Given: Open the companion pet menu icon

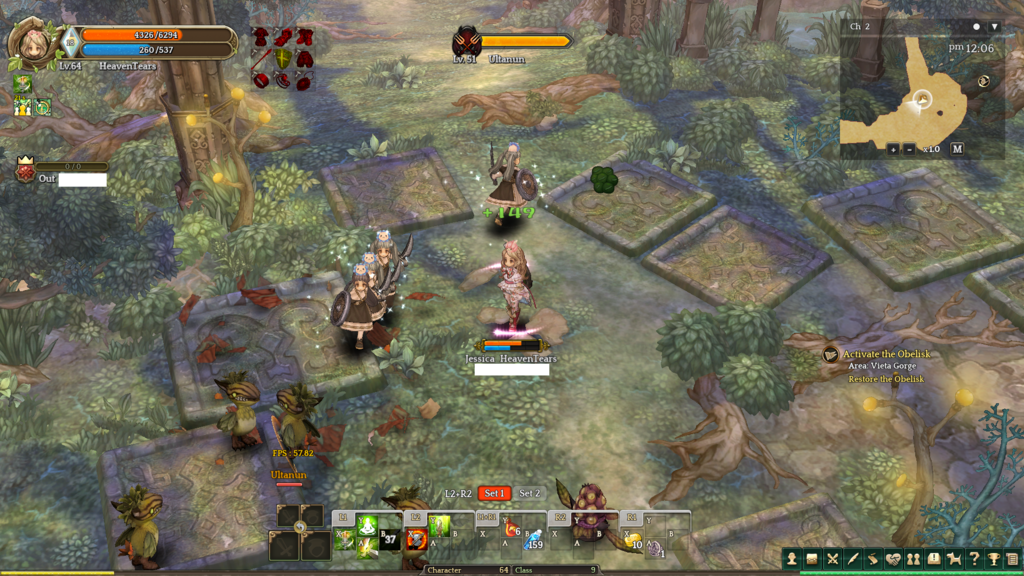Looking at the screenshot, I should pyautogui.click(x=953, y=559).
